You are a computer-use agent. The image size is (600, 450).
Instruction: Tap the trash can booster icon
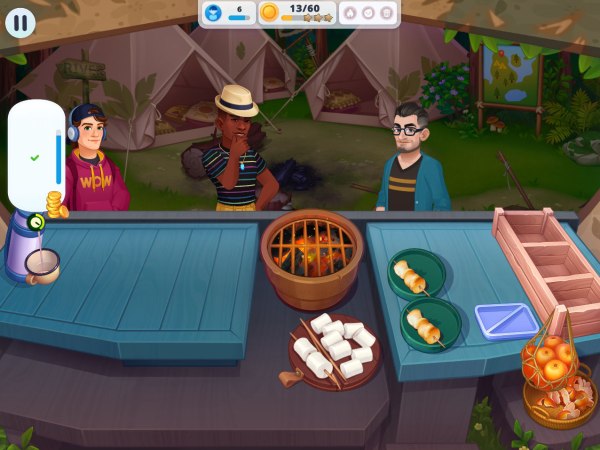click(x=387, y=13)
